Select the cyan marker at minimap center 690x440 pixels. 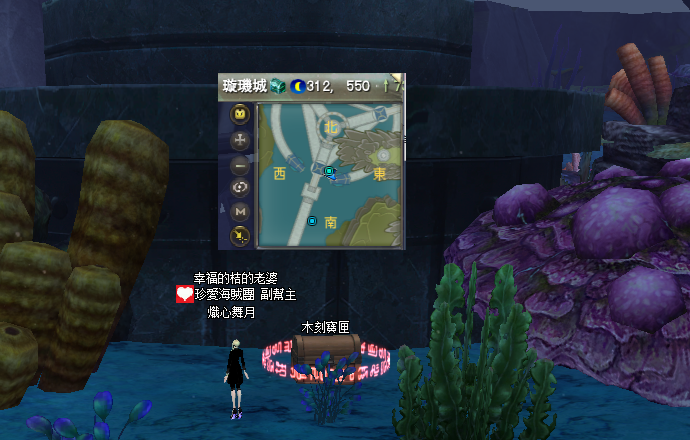[x=329, y=172]
